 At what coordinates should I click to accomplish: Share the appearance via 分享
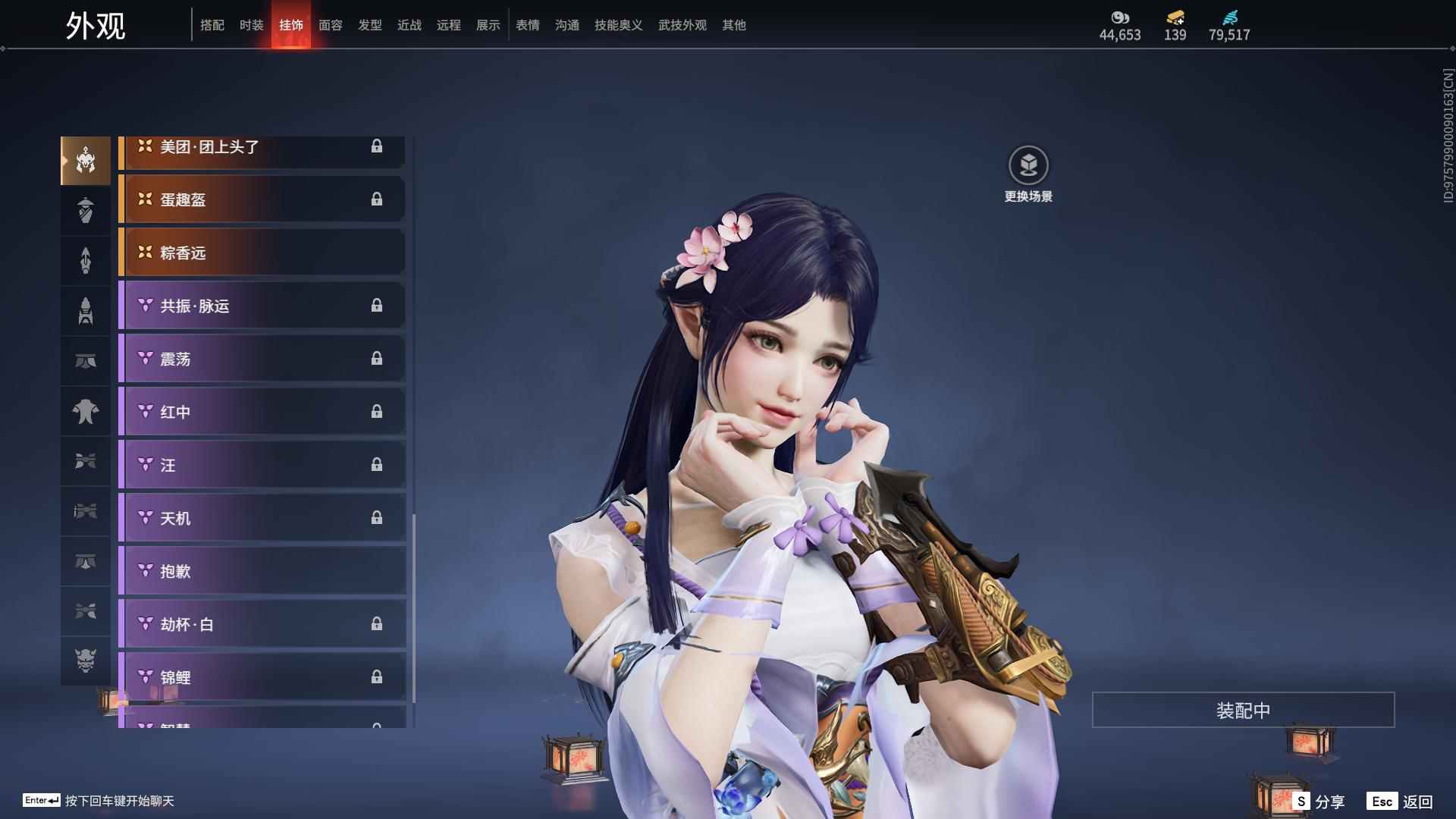click(x=1320, y=801)
